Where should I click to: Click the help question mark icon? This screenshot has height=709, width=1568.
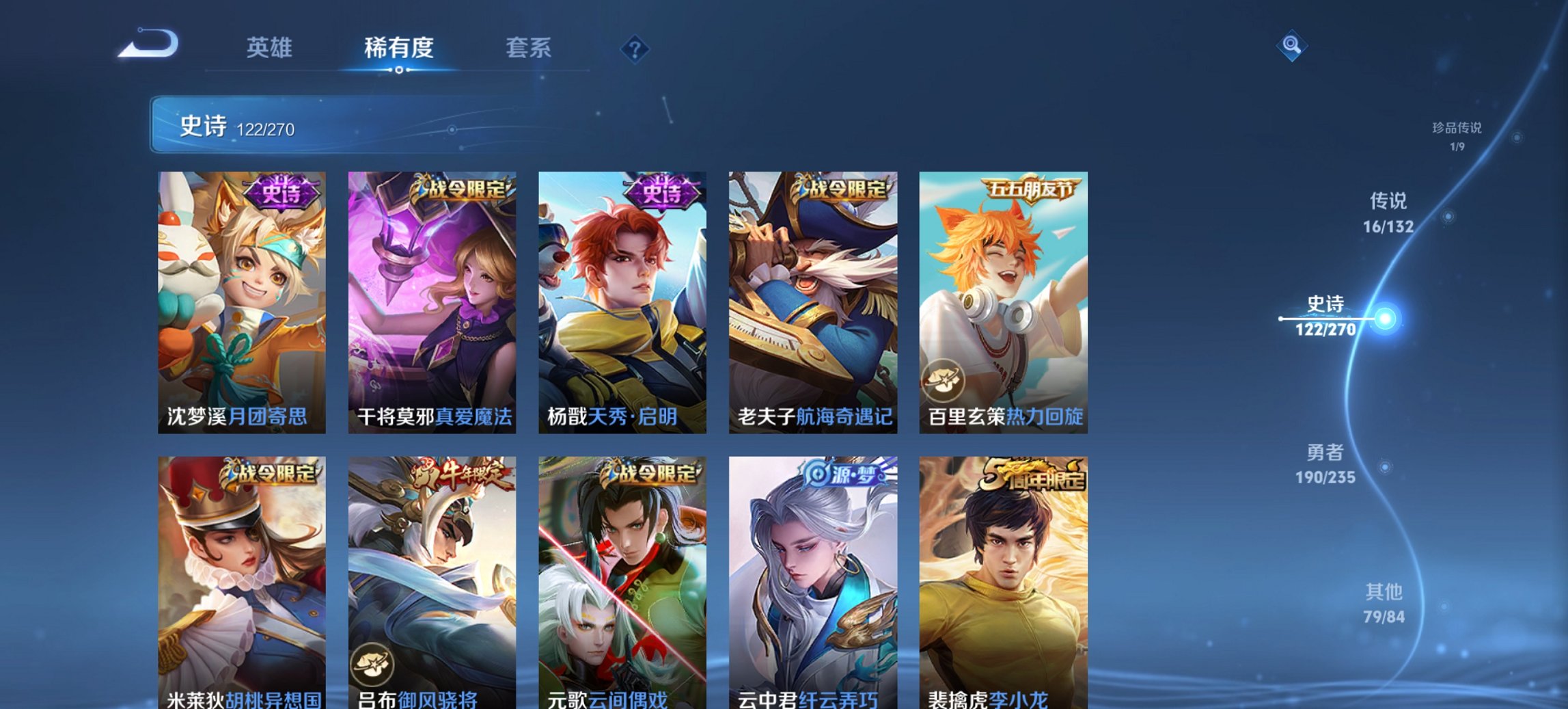tap(635, 49)
